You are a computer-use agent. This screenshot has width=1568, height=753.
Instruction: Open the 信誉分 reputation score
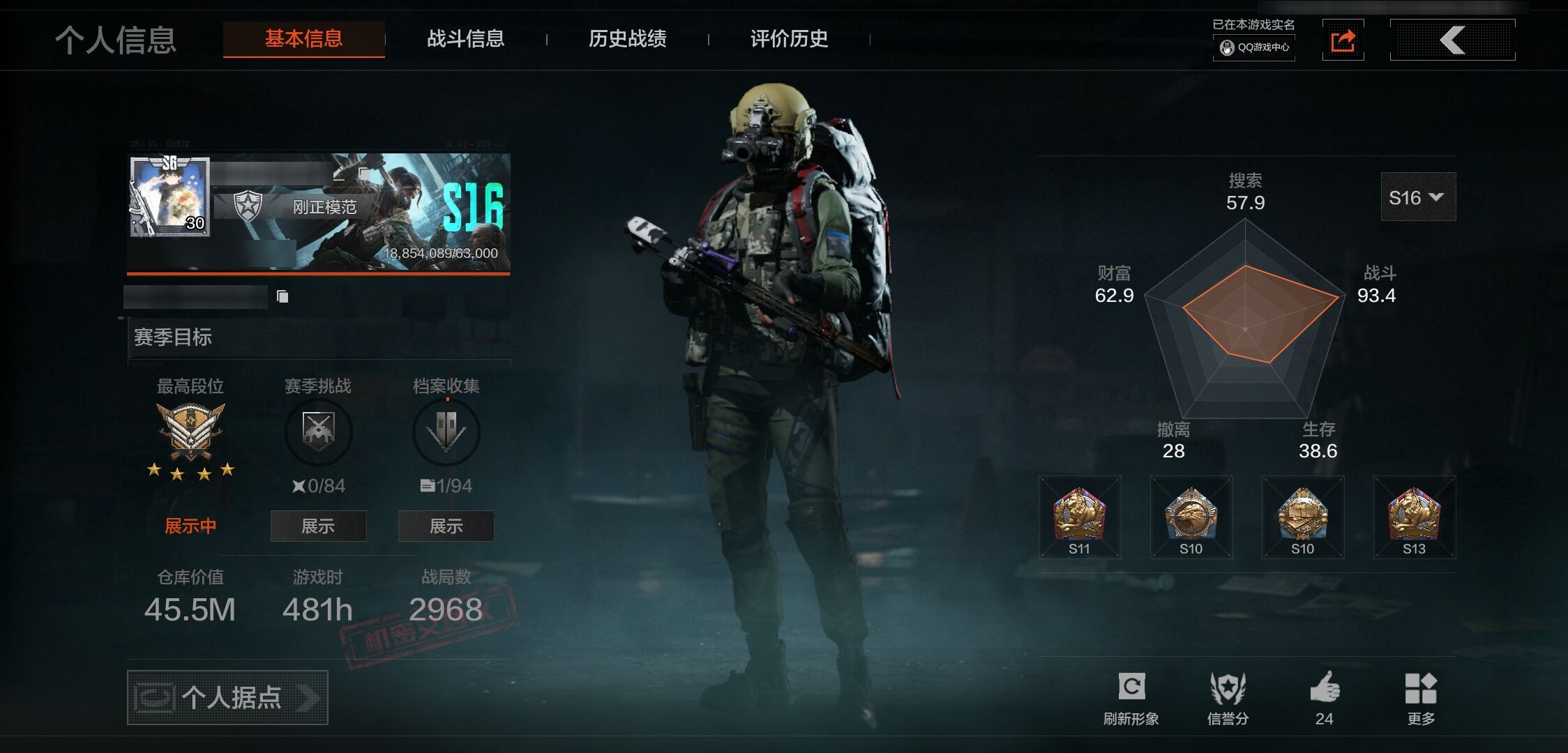click(1228, 697)
